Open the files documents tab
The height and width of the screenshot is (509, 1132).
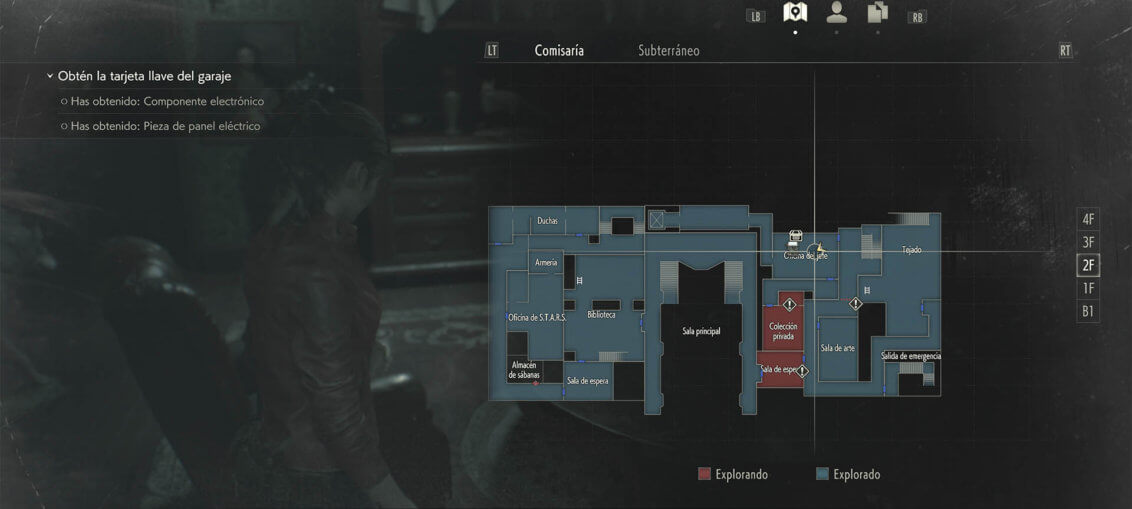[878, 13]
